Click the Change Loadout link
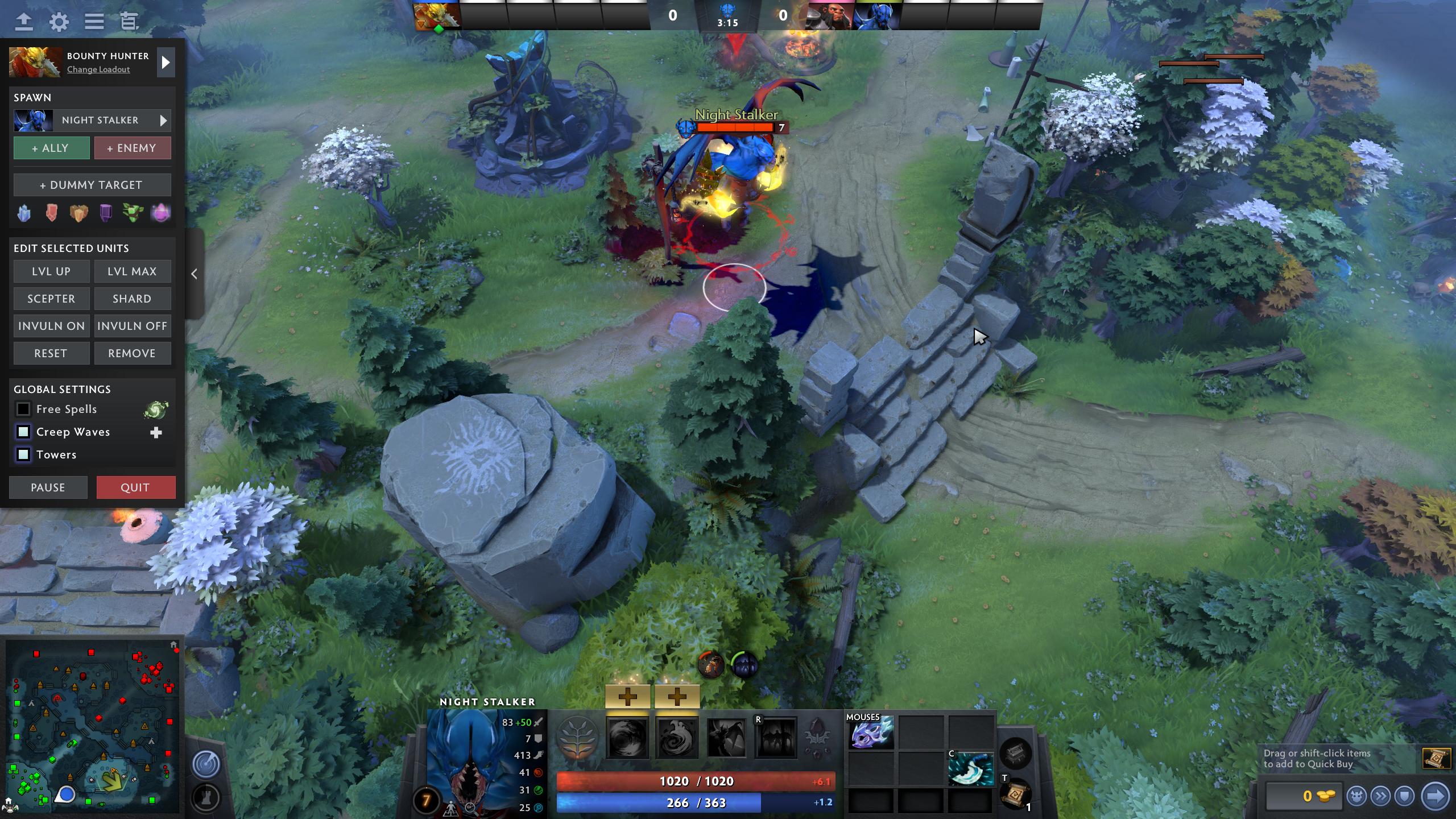The height and width of the screenshot is (819, 1456). coord(98,69)
